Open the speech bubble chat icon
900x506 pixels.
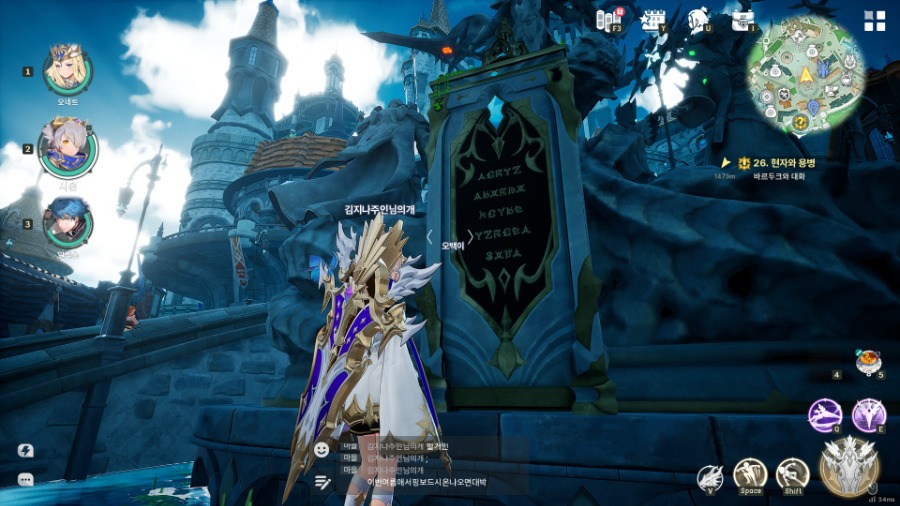(x=26, y=480)
